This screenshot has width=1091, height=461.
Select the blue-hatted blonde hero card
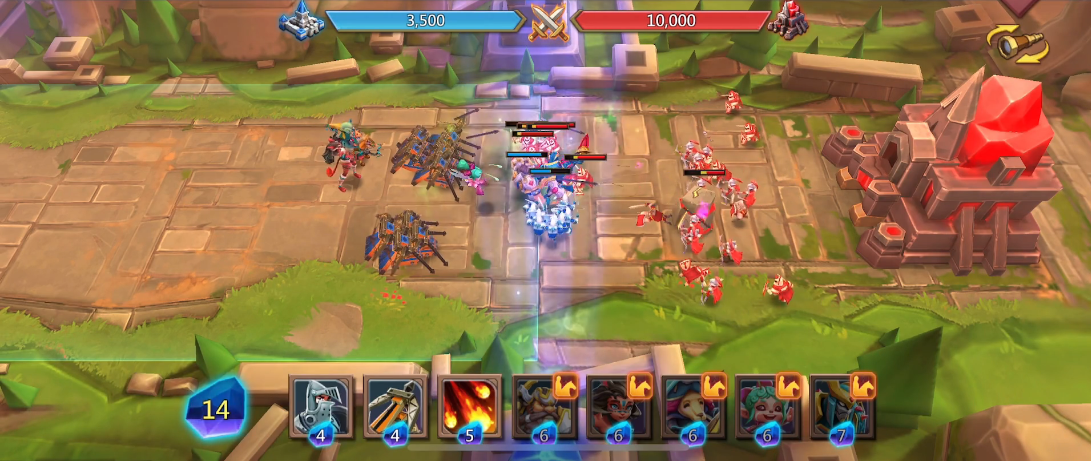693,406
